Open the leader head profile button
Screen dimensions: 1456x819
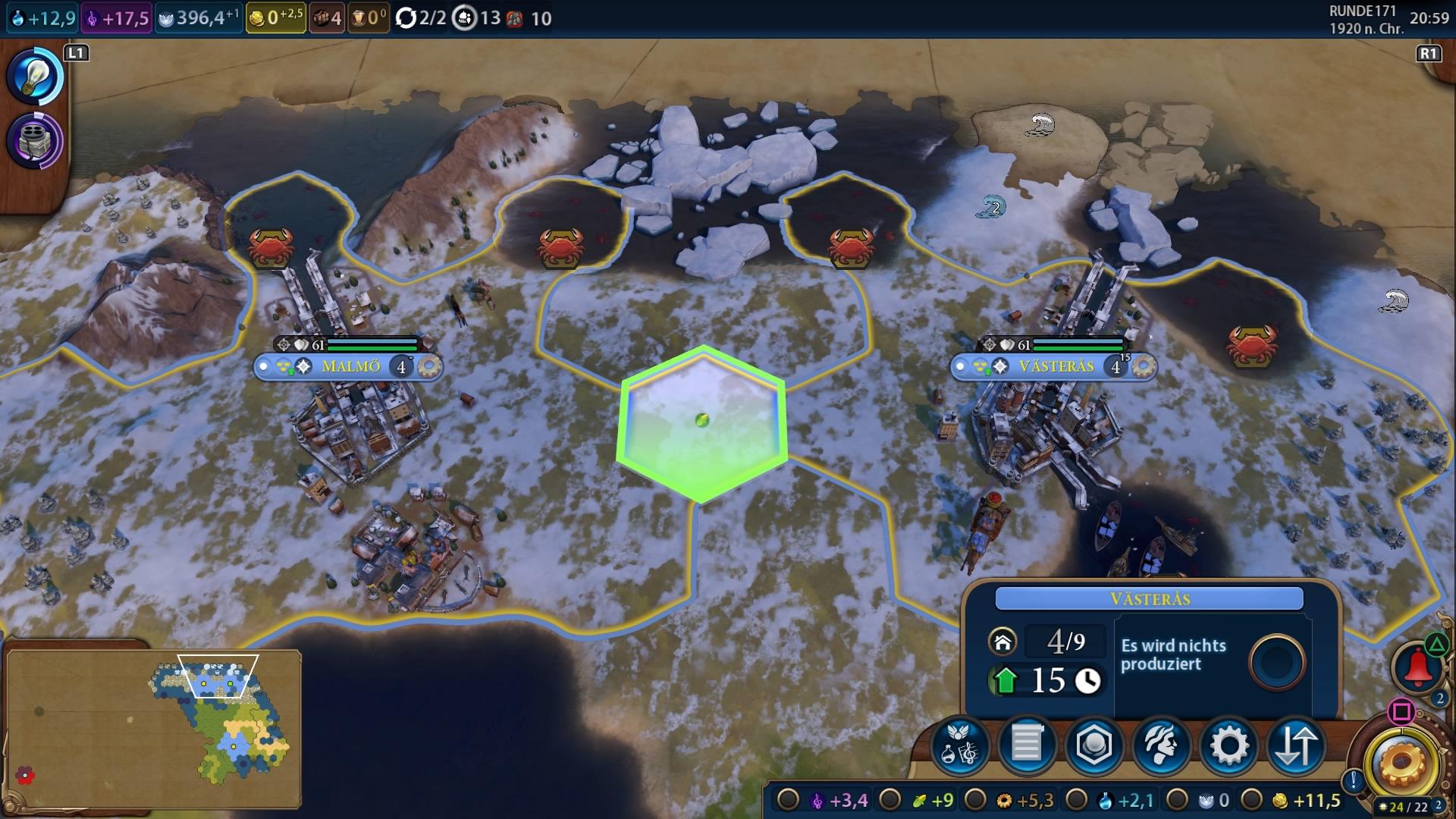(1161, 745)
